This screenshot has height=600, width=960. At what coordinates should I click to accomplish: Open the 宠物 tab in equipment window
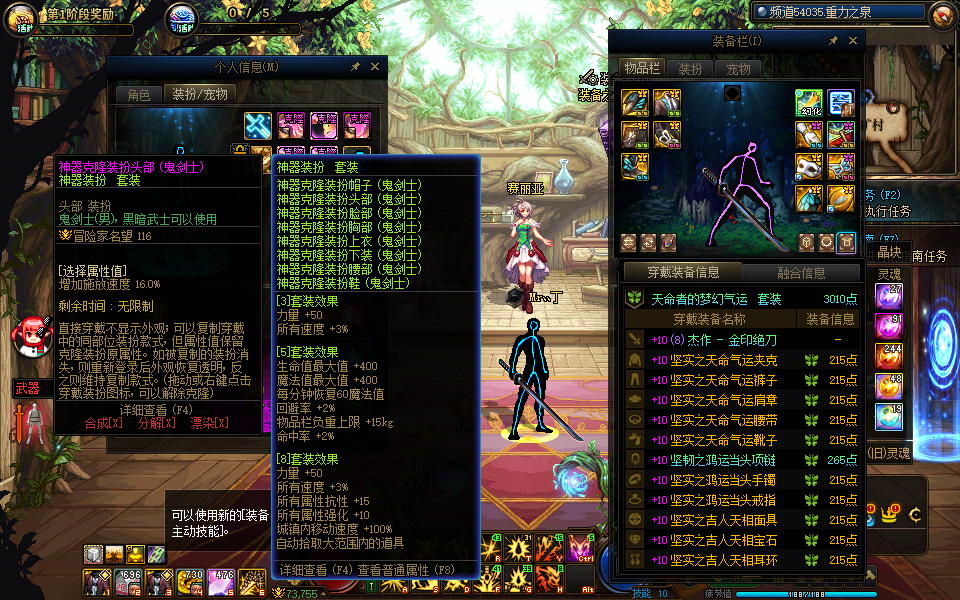(738, 69)
